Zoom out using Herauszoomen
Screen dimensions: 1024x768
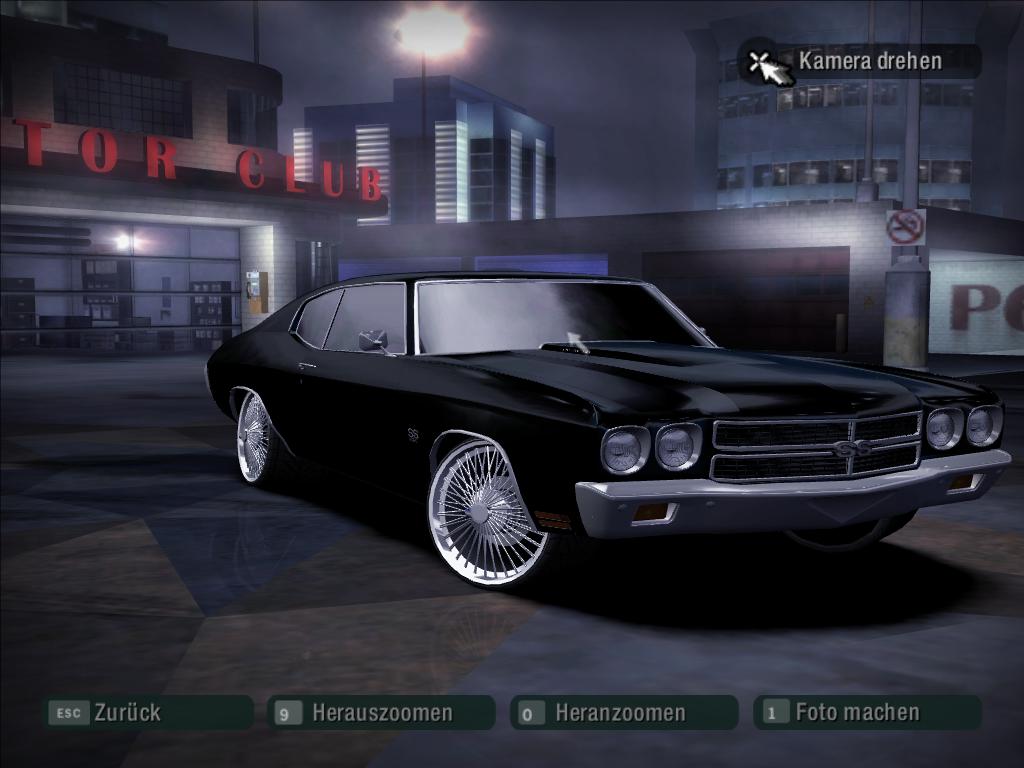click(381, 713)
